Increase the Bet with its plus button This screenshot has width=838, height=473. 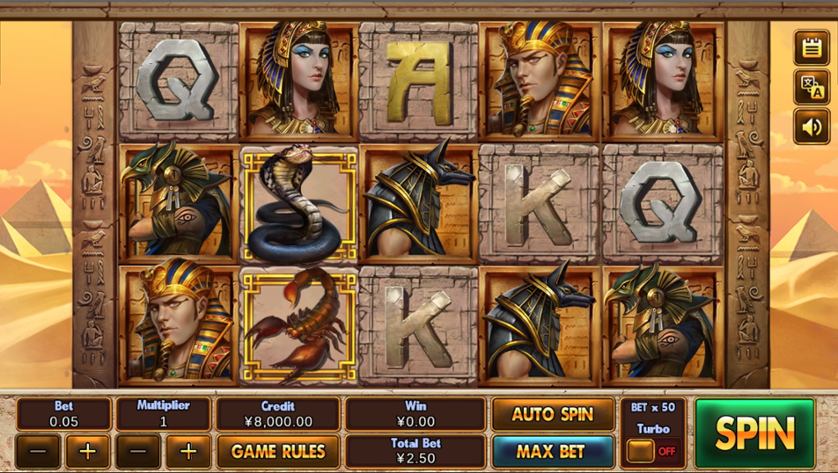coord(88,451)
